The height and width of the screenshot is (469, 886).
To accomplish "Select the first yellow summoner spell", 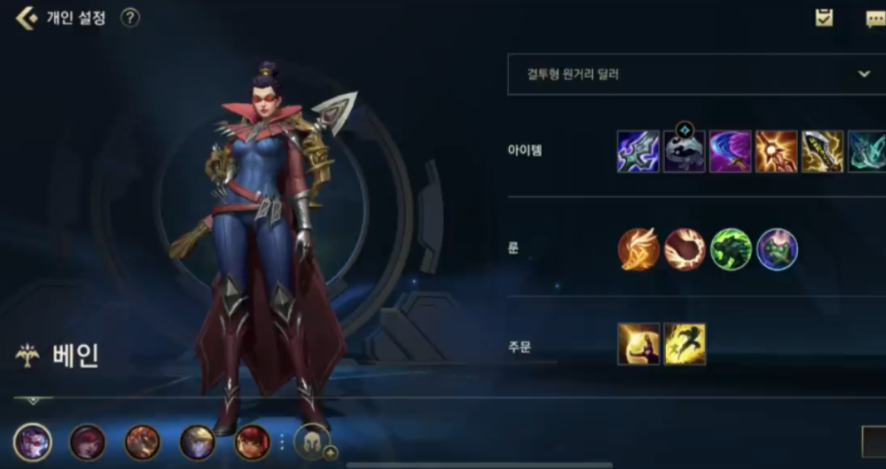I will click(638, 344).
